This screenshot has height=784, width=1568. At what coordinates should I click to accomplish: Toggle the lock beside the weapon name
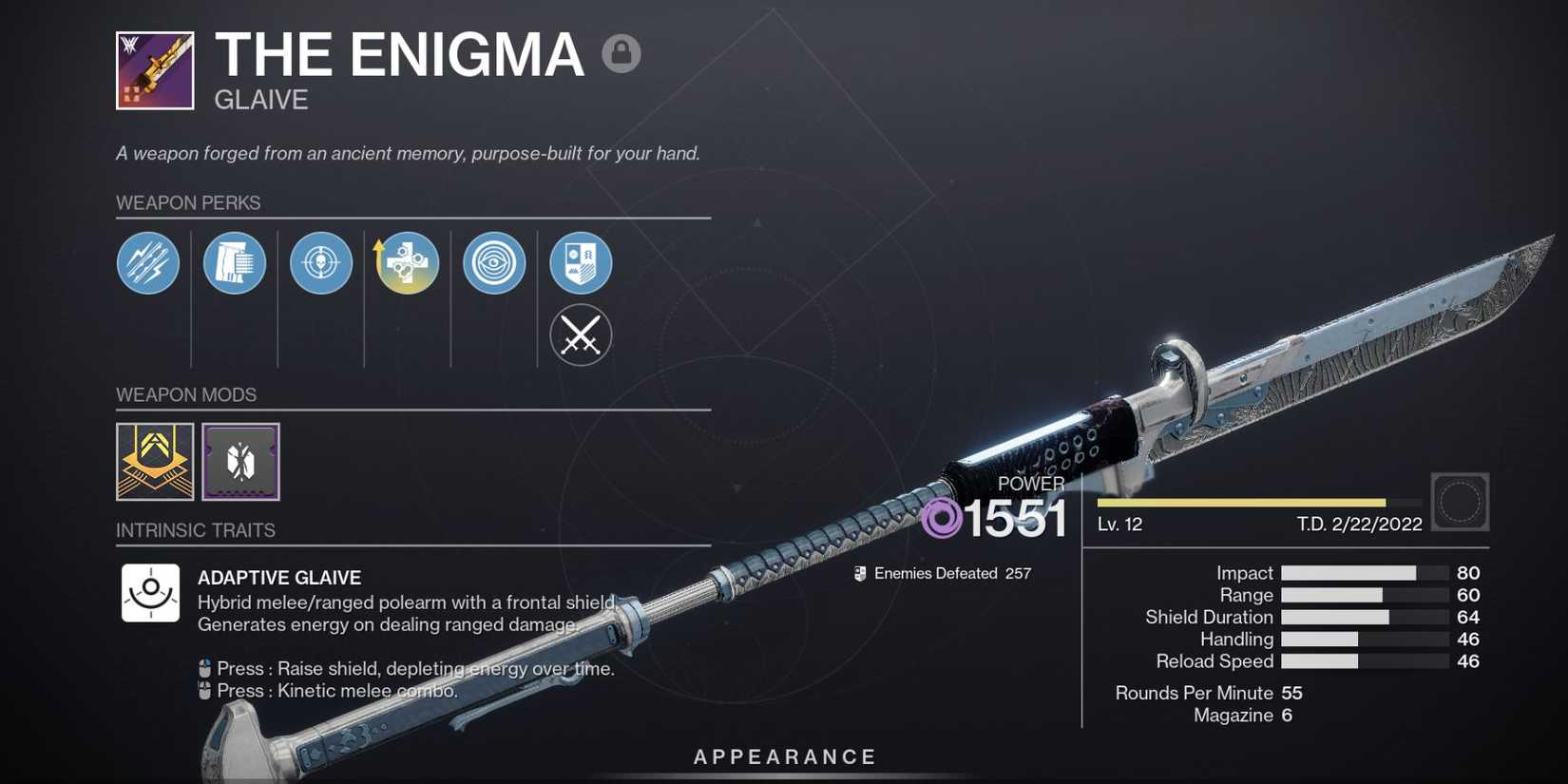tap(621, 54)
